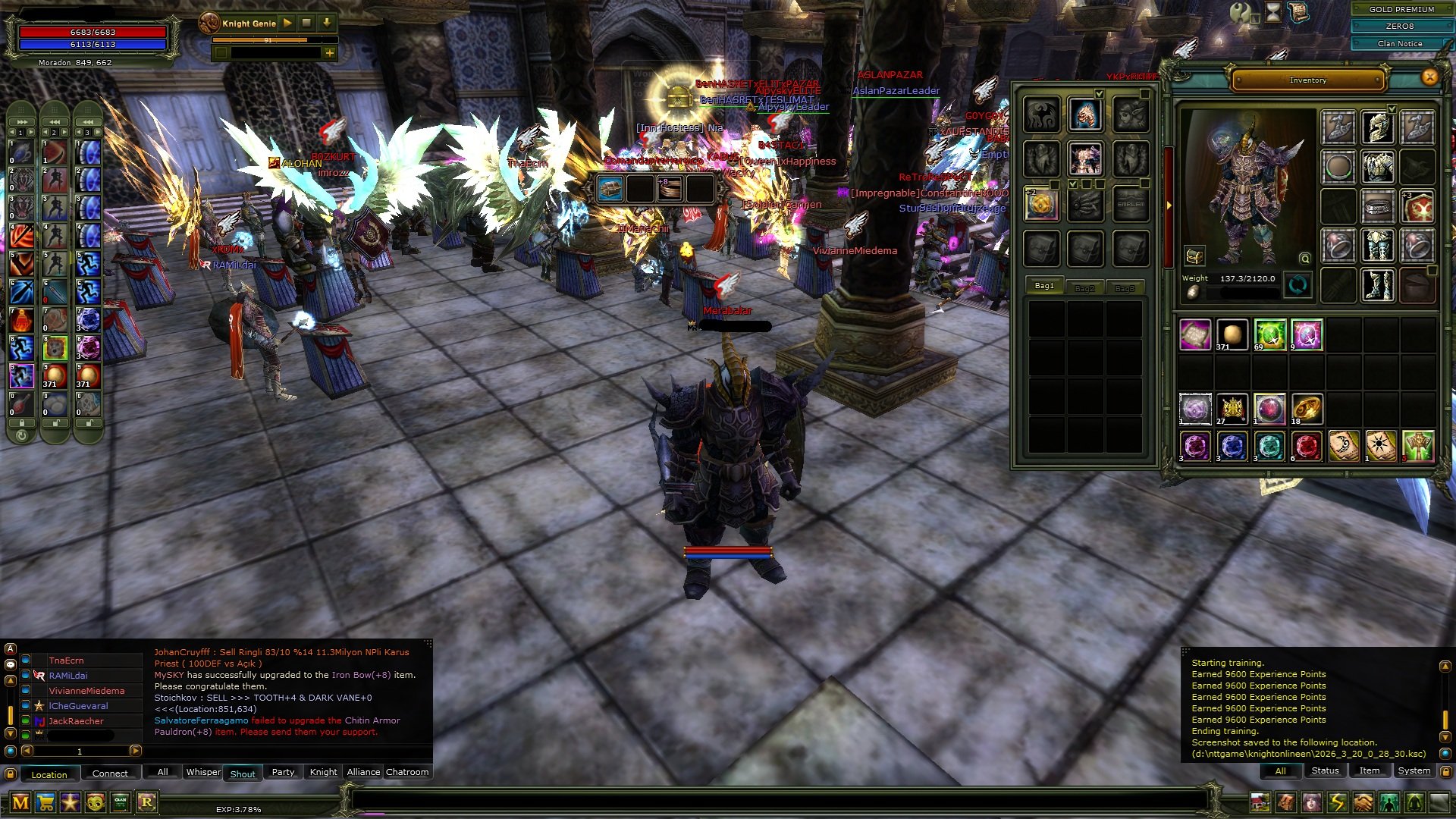1456x819 pixels.
Task: Open the Clan Notice button
Action: (x=1400, y=43)
